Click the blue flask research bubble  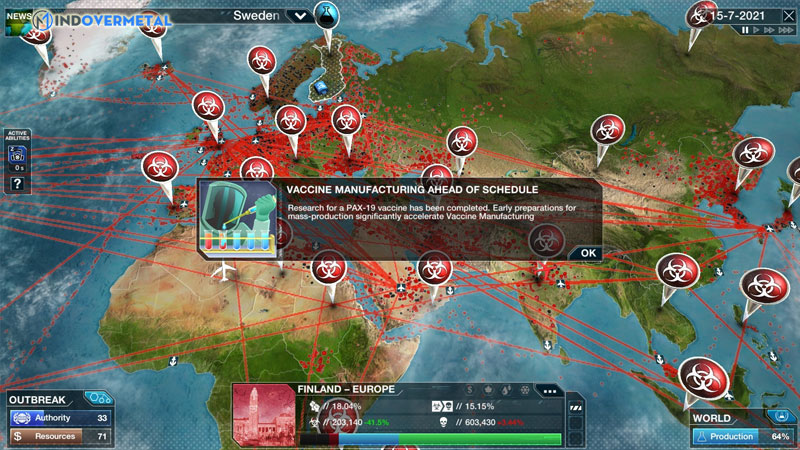coord(327,14)
